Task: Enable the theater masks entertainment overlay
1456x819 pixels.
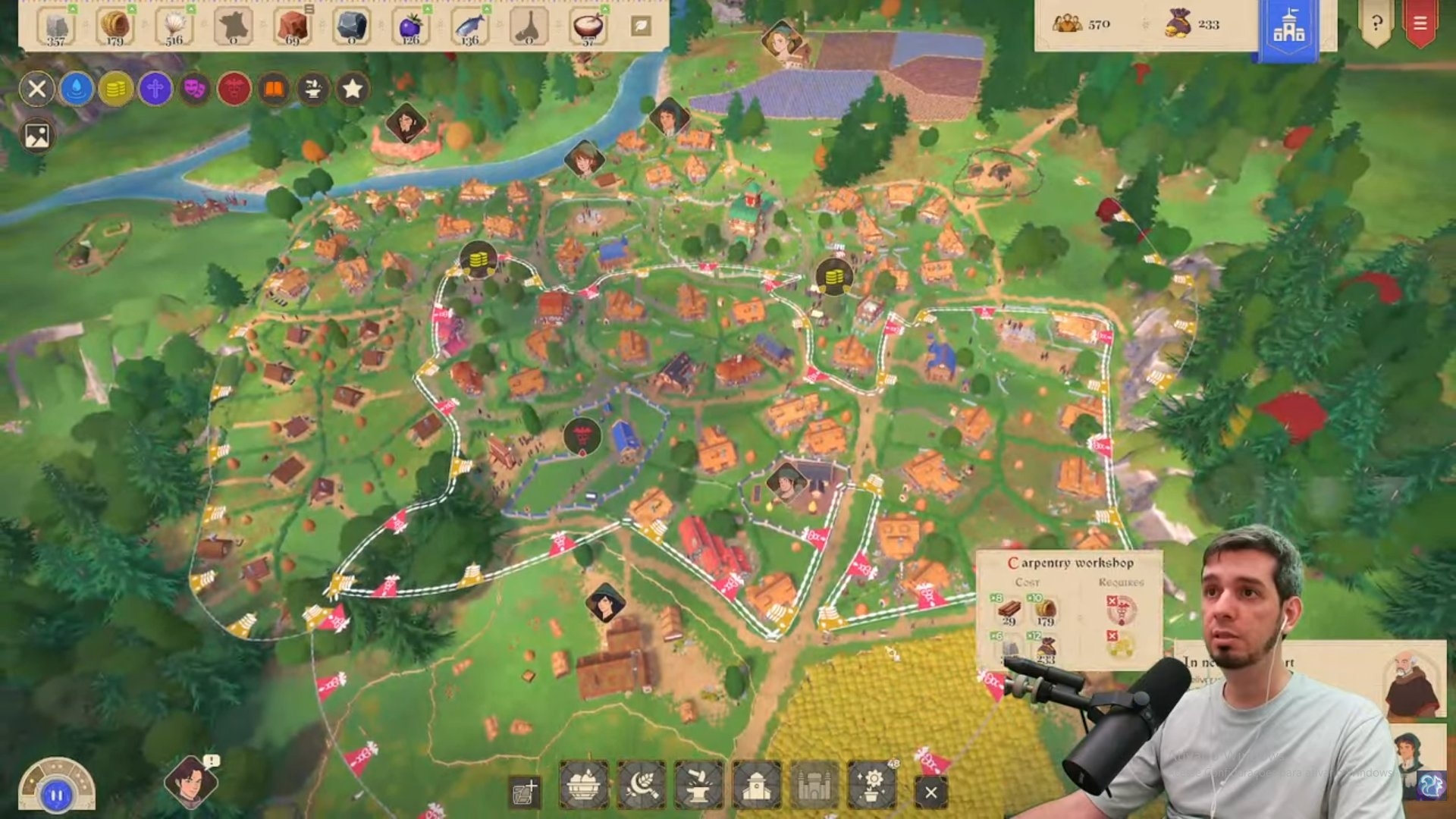Action: (x=194, y=89)
